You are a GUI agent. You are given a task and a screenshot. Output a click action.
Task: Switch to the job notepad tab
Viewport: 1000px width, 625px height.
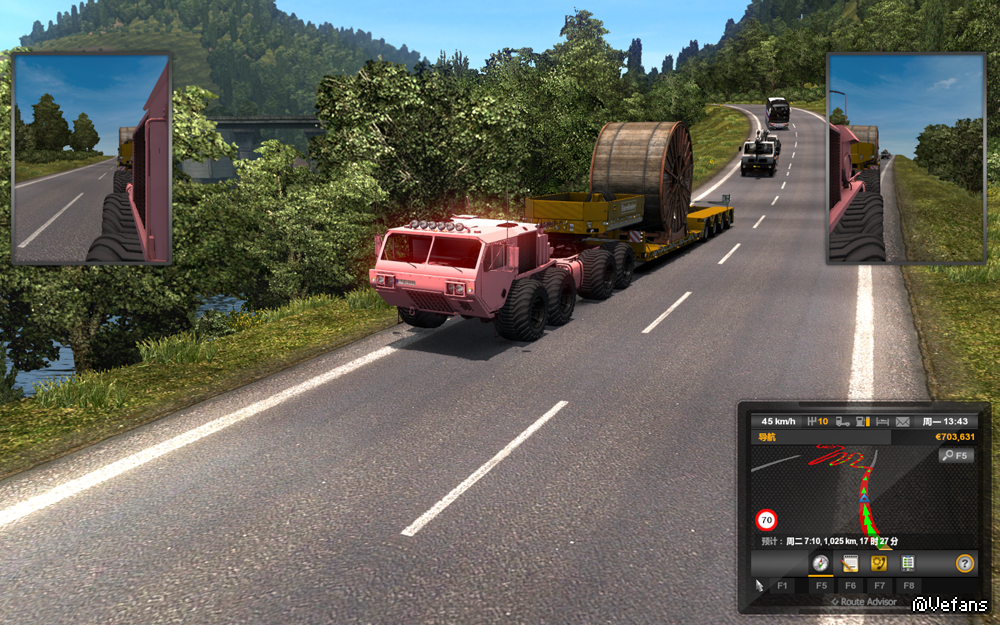click(850, 563)
